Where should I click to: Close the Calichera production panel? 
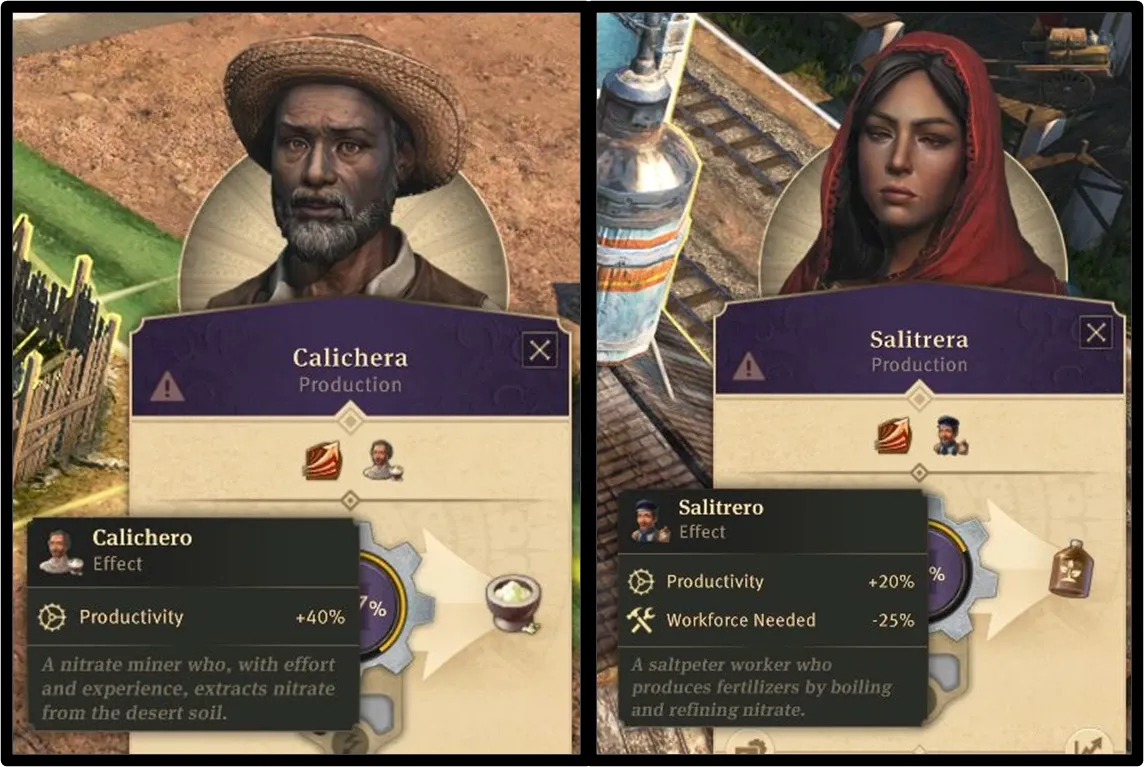[x=540, y=350]
